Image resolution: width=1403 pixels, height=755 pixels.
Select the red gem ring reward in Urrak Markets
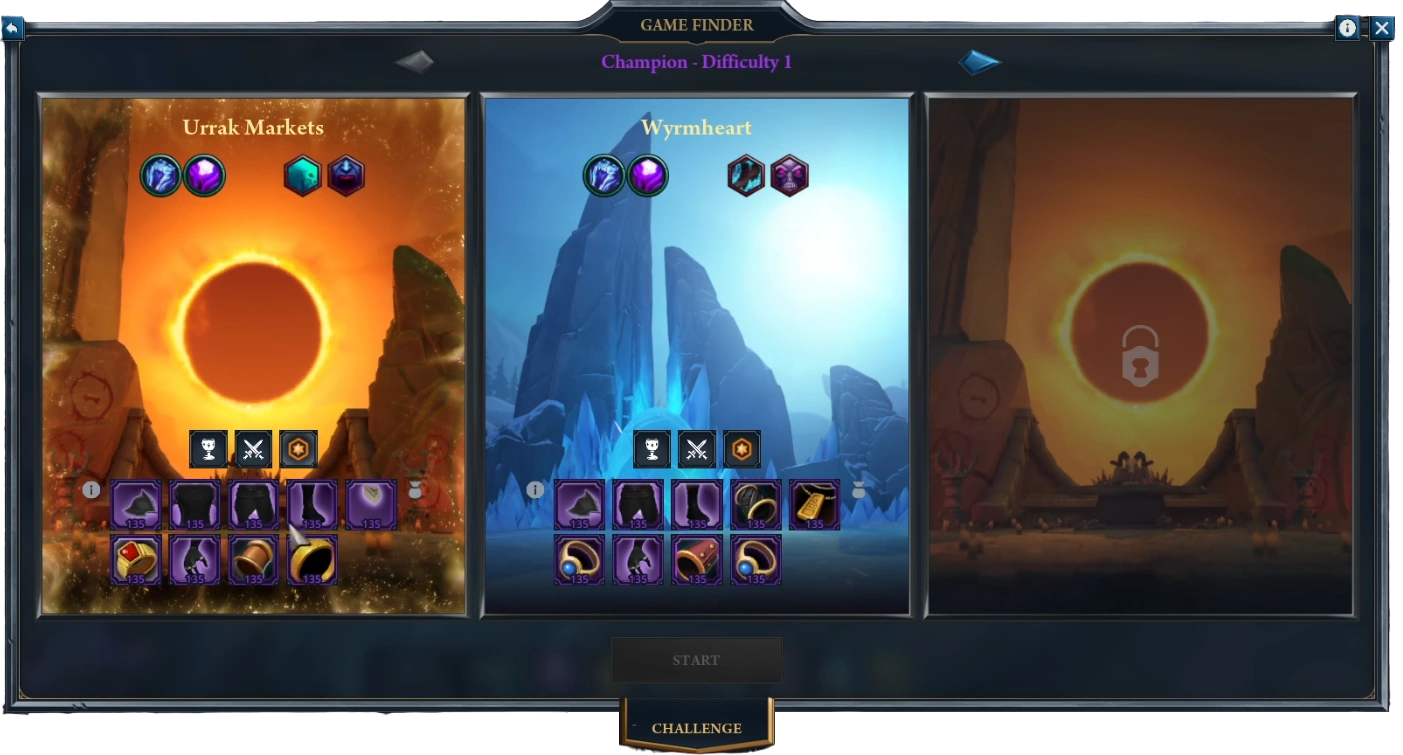point(136,560)
